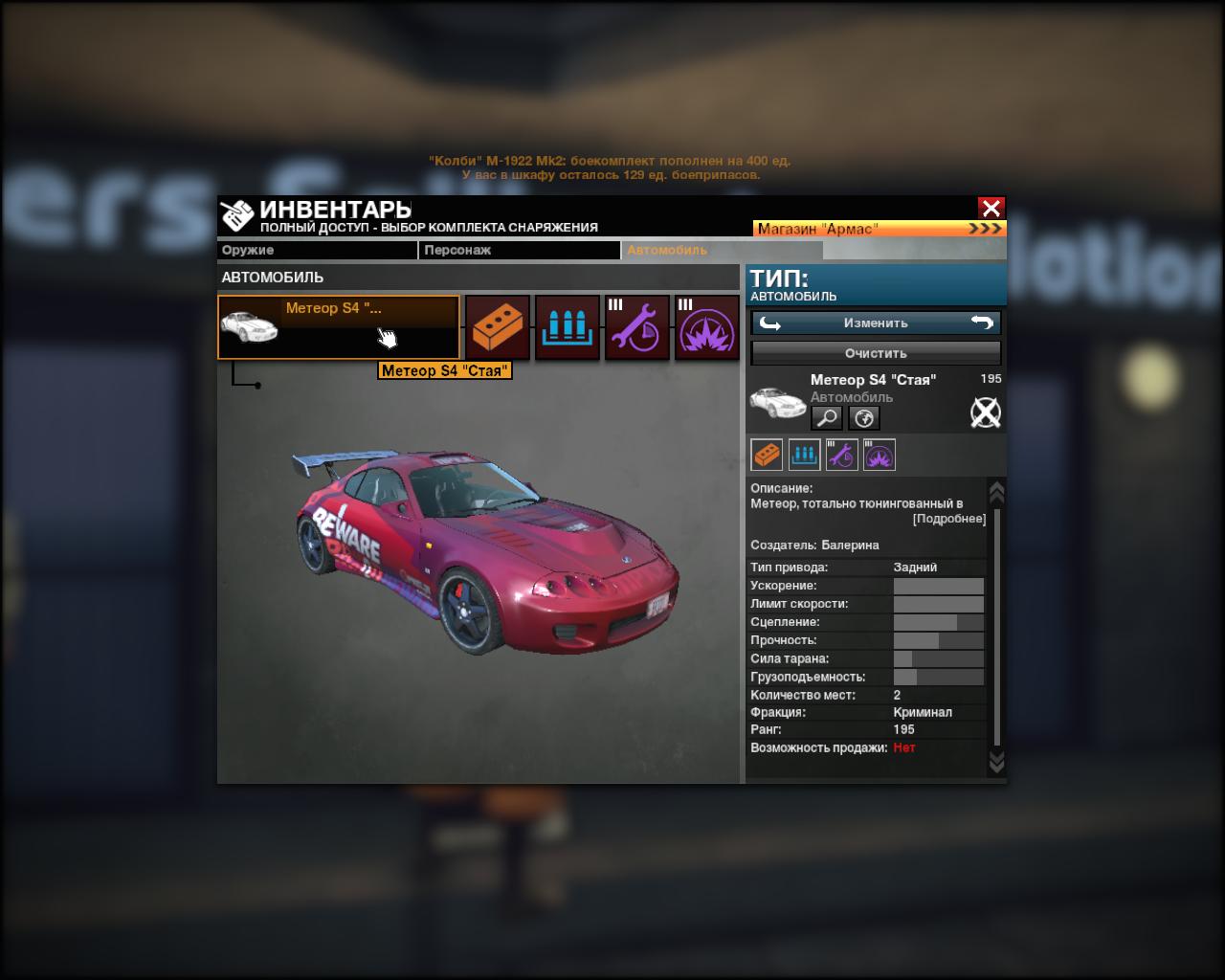
Task: Switch to the Оружие tab
Action: pos(317,250)
